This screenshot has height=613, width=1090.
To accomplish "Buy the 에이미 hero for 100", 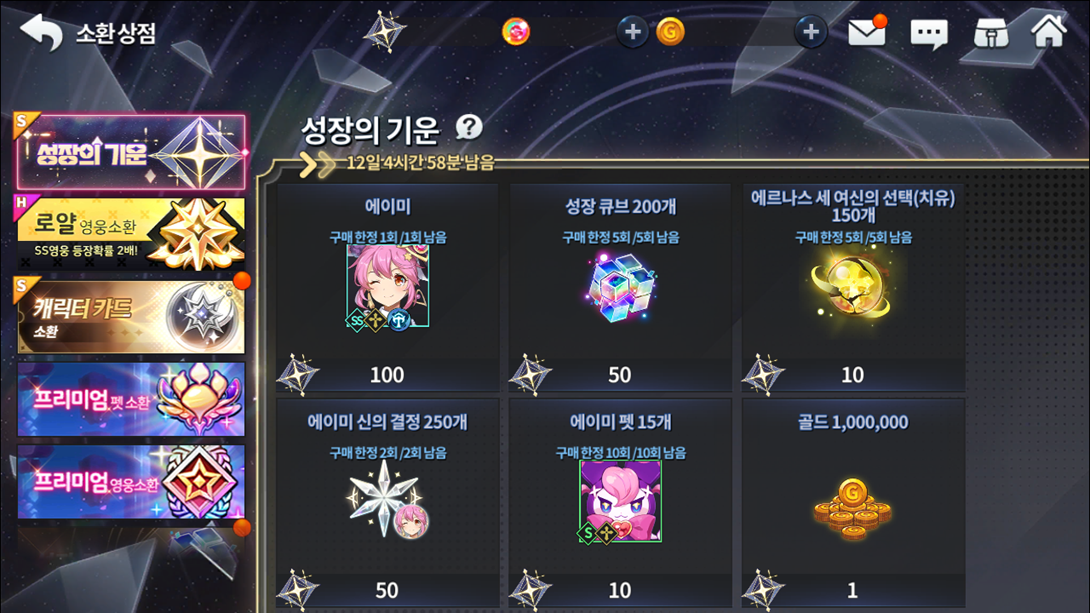I will point(387,286).
